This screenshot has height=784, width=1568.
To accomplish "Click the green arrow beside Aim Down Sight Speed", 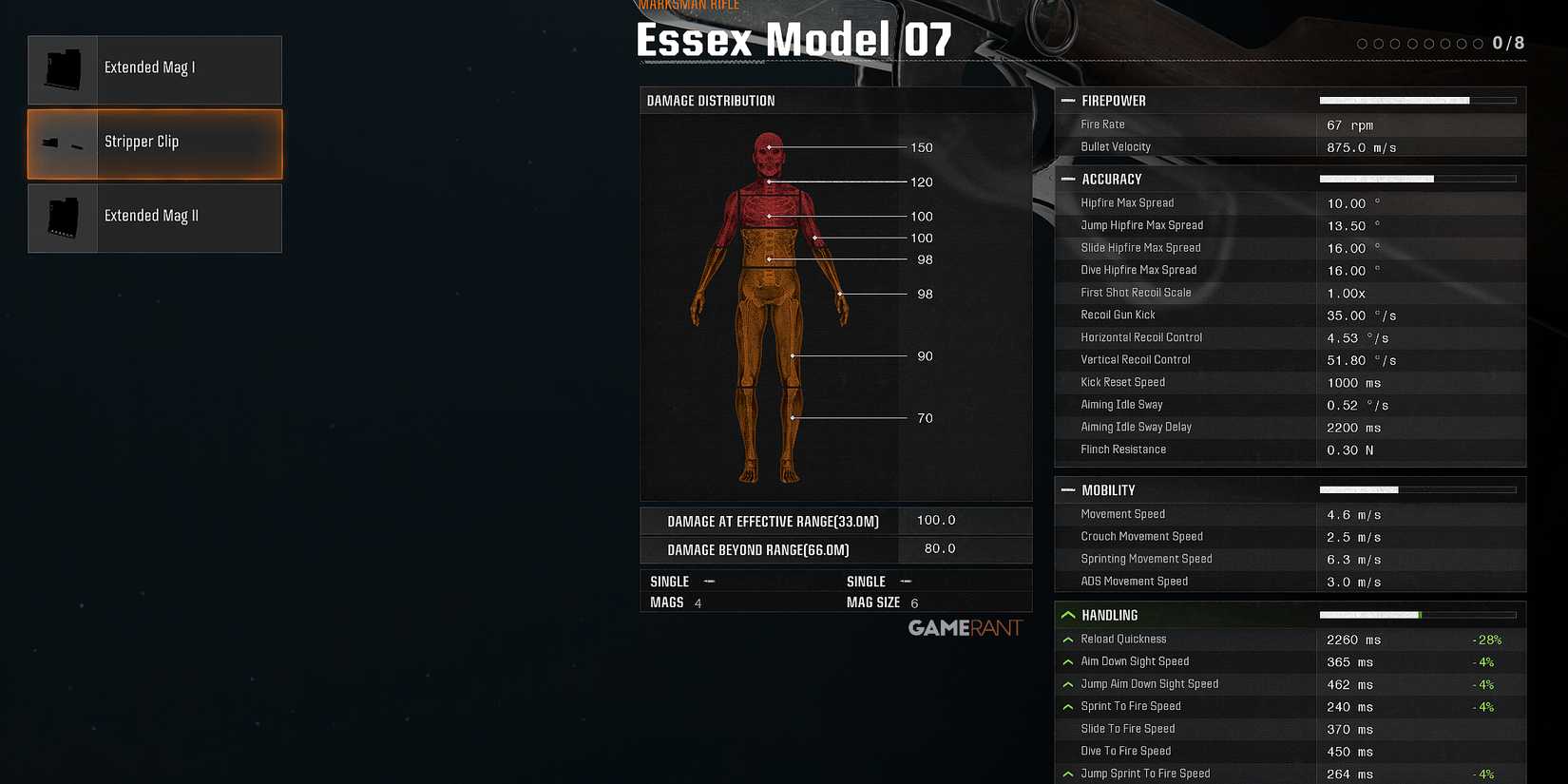I will [x=1068, y=661].
